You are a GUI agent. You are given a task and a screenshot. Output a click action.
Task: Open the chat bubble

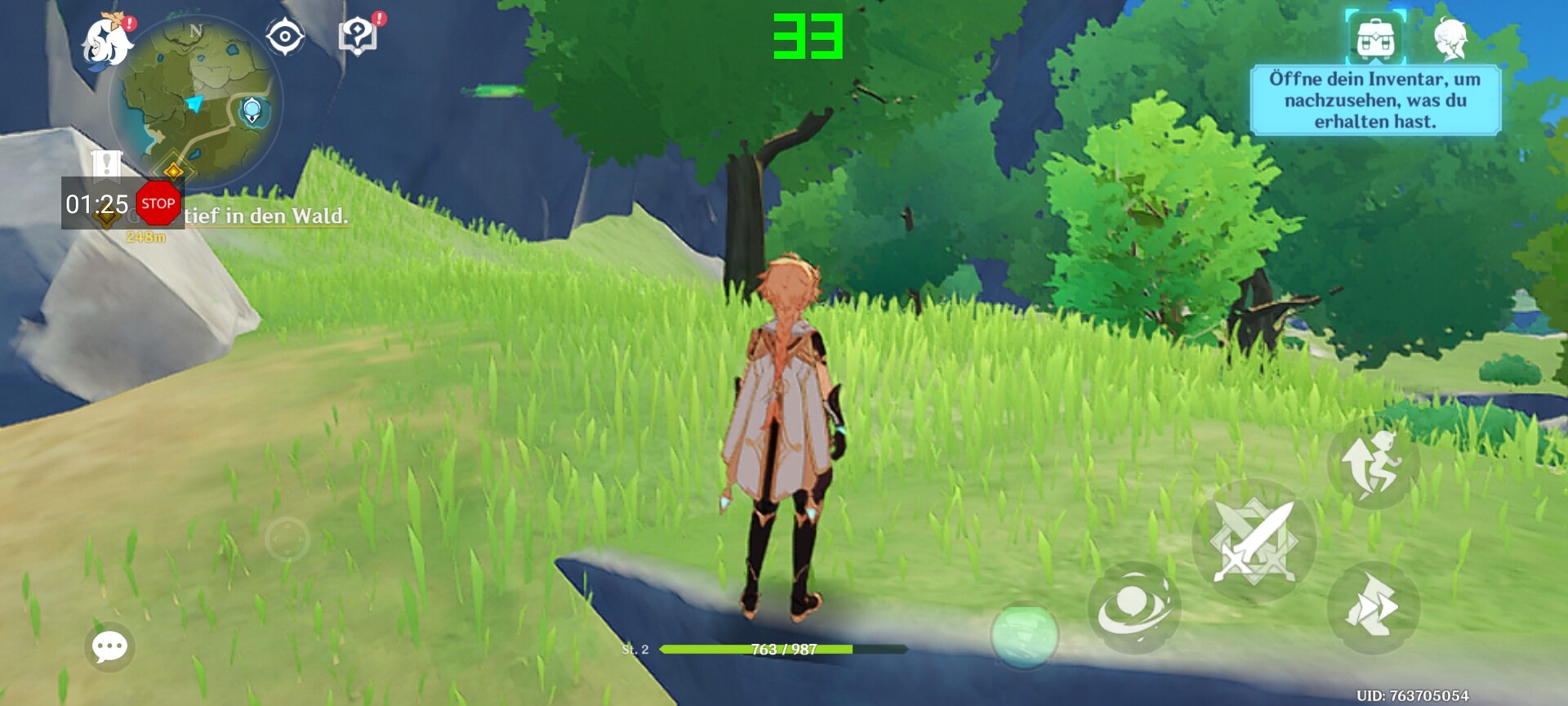point(109,647)
